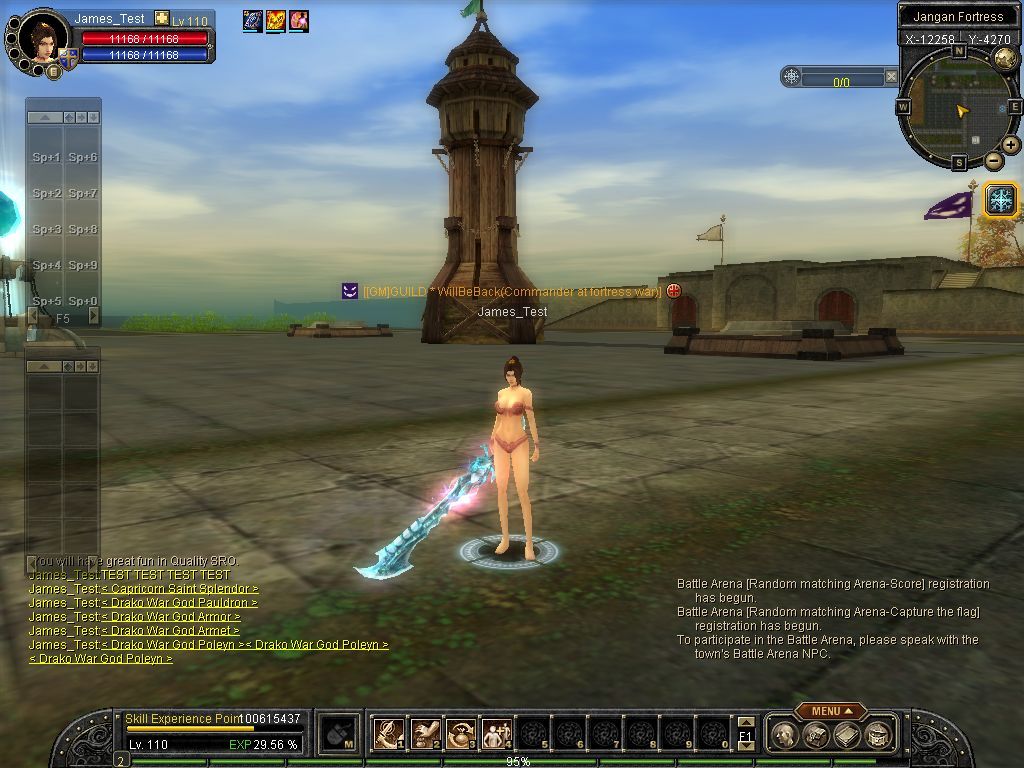The image size is (1024, 768).
Task: Switch the F1 hotbar page up
Action: (746, 723)
